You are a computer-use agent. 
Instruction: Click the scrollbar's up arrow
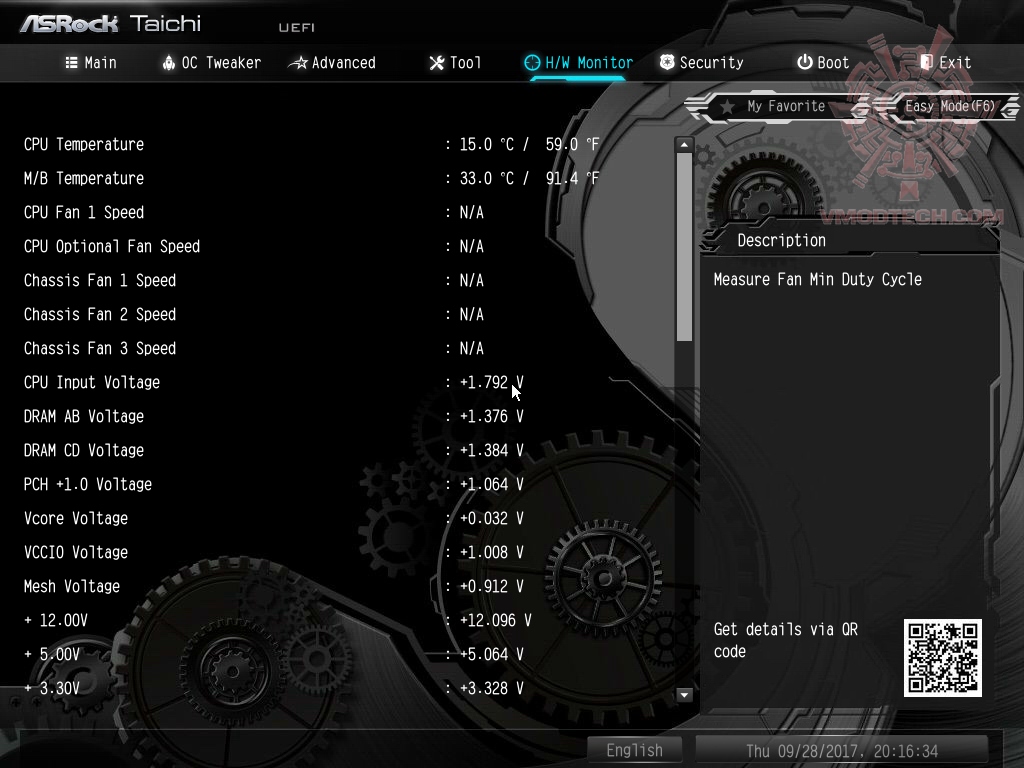684,145
